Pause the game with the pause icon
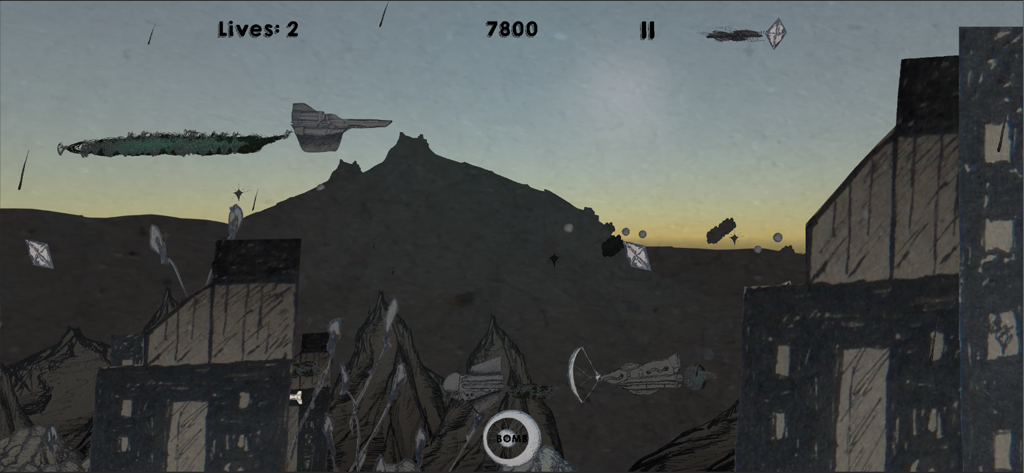Screen dimensions: 1024x473 pos(647,31)
